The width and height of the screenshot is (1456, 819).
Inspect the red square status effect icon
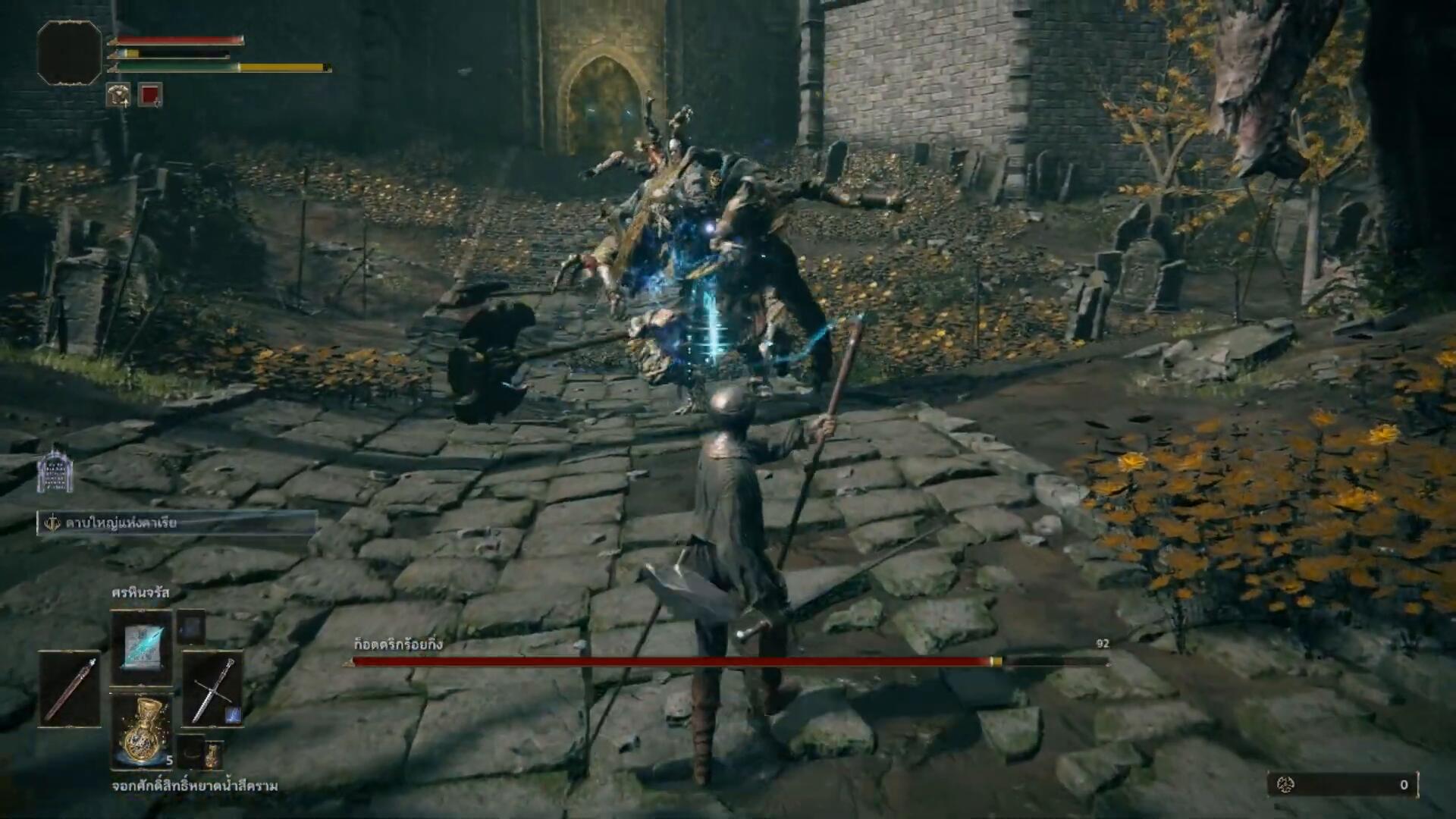pos(150,95)
